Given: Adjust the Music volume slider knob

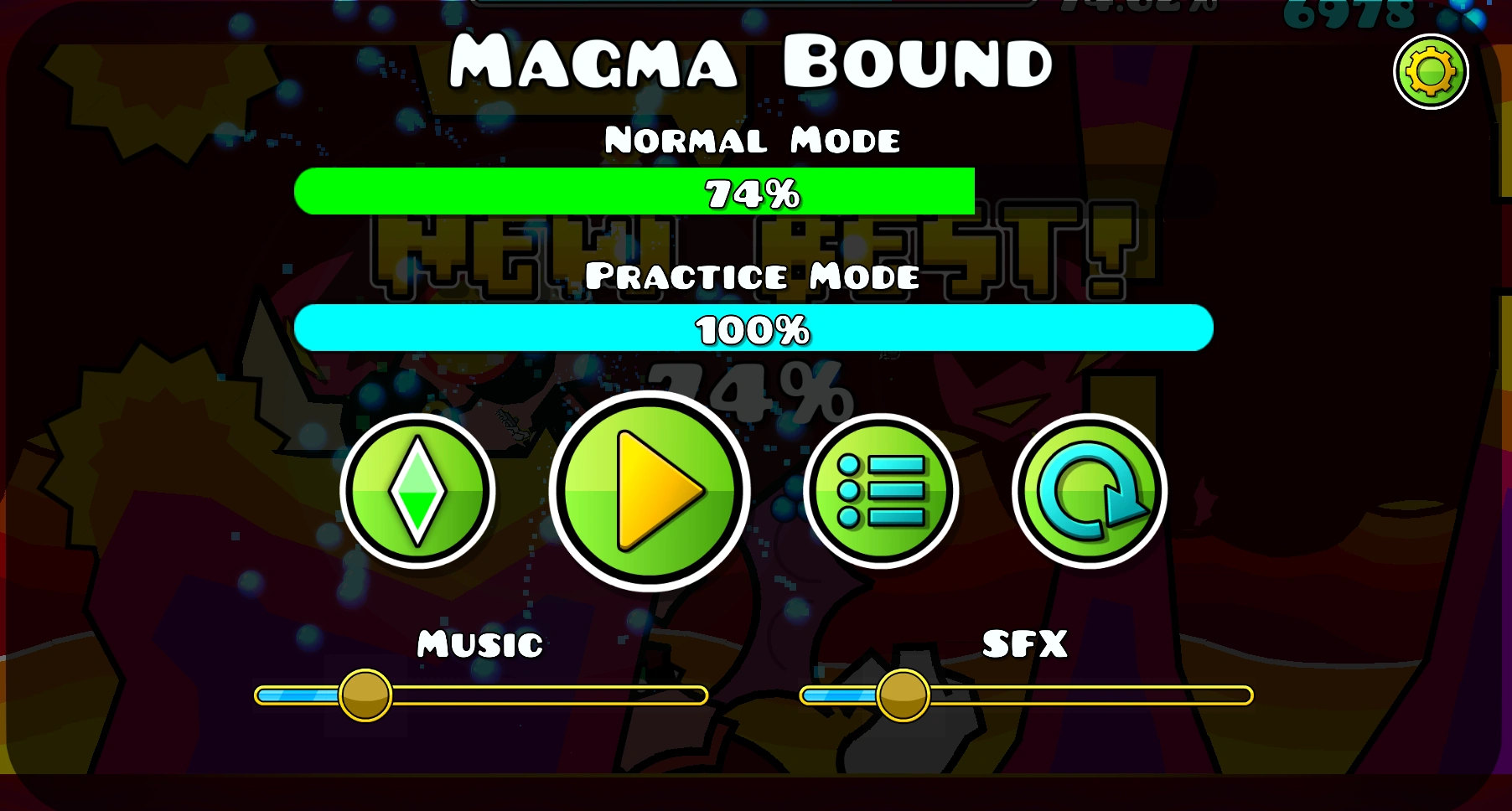Looking at the screenshot, I should point(365,694).
